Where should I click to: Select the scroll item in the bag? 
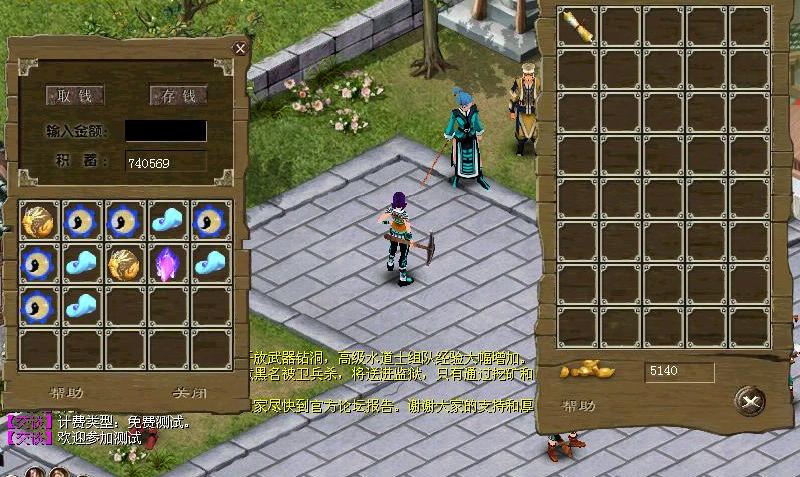pos(578,26)
